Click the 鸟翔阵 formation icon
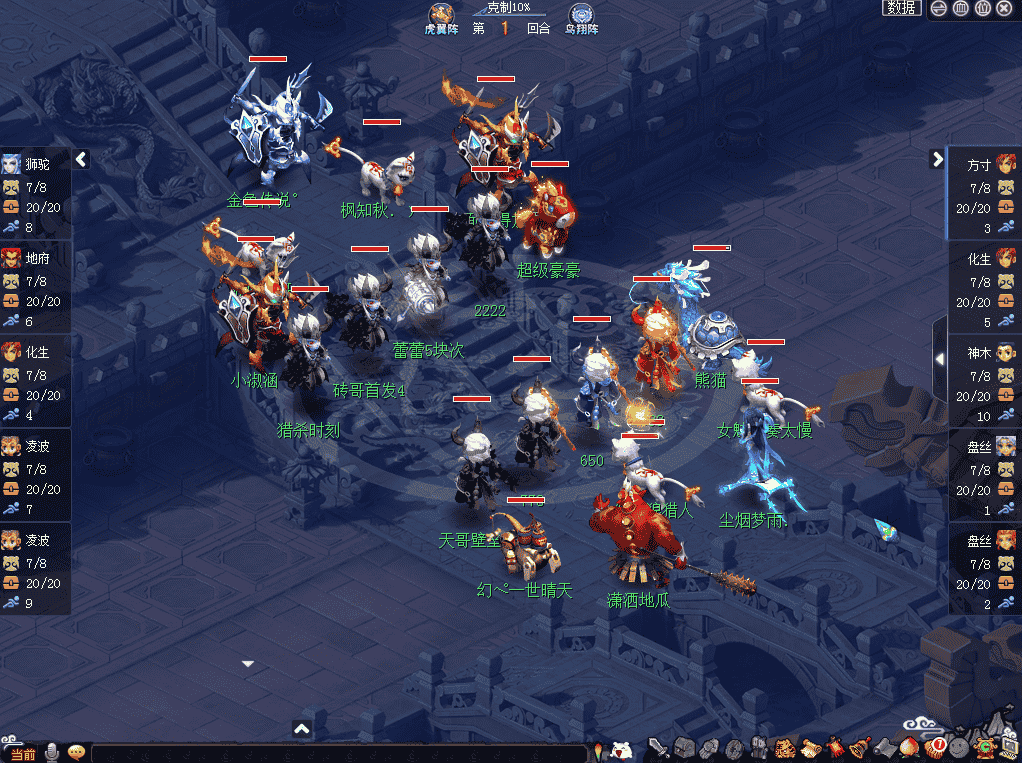The image size is (1022, 763). click(581, 16)
